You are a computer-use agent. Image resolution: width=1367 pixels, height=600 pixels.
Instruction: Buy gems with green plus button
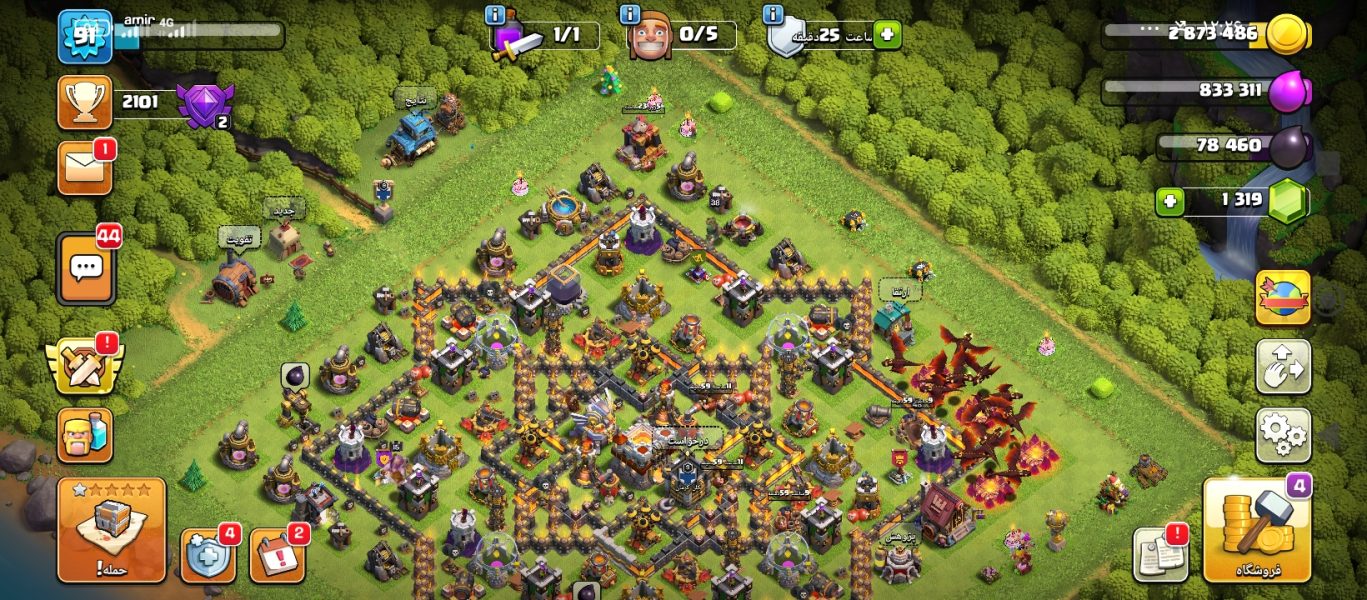coord(1170,201)
